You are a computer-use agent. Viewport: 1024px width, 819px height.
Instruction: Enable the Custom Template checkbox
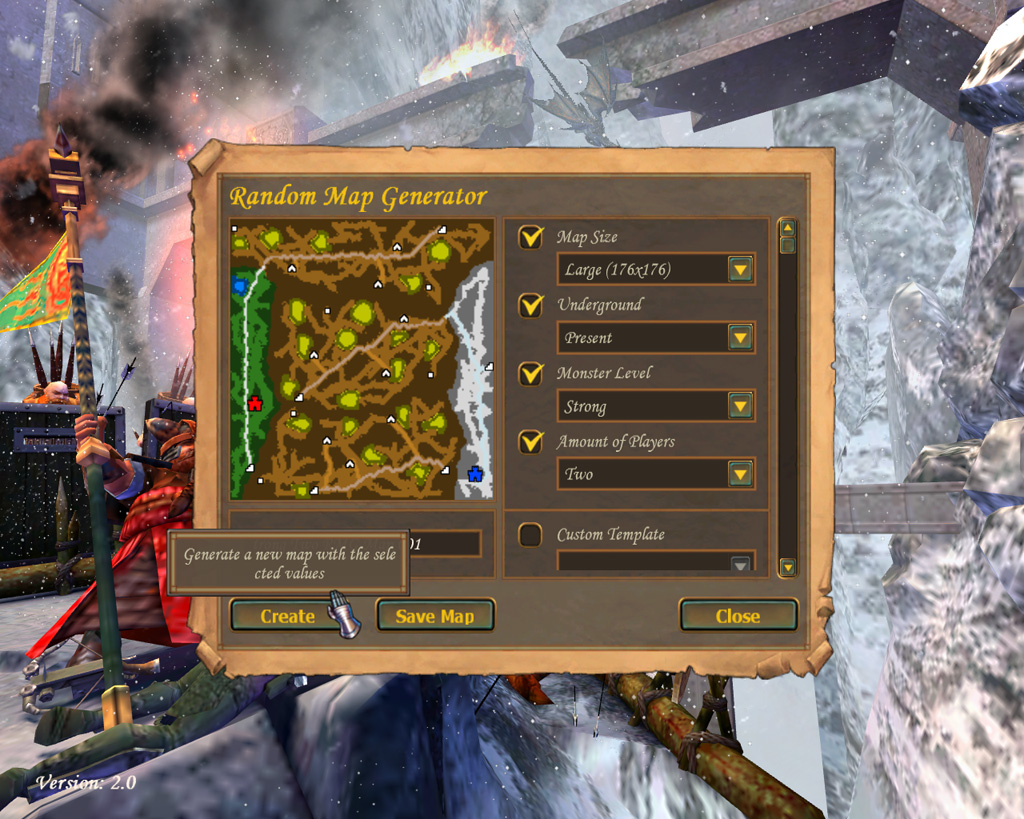click(x=531, y=535)
